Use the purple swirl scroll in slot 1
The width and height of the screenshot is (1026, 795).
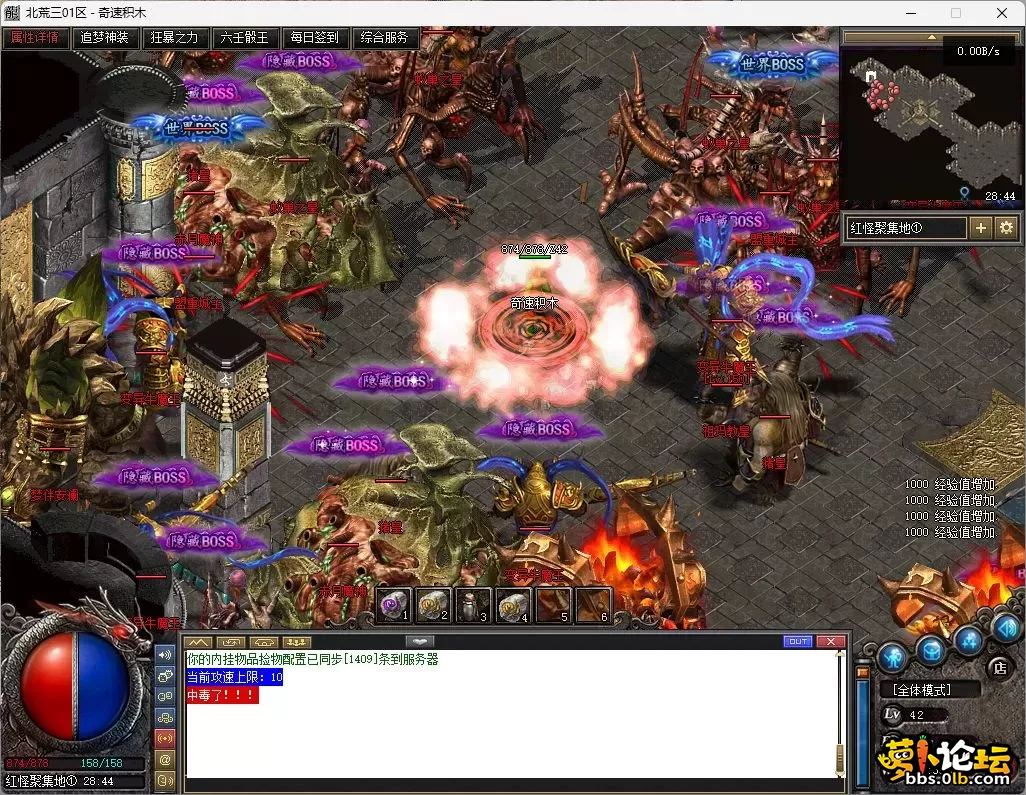pos(393,605)
